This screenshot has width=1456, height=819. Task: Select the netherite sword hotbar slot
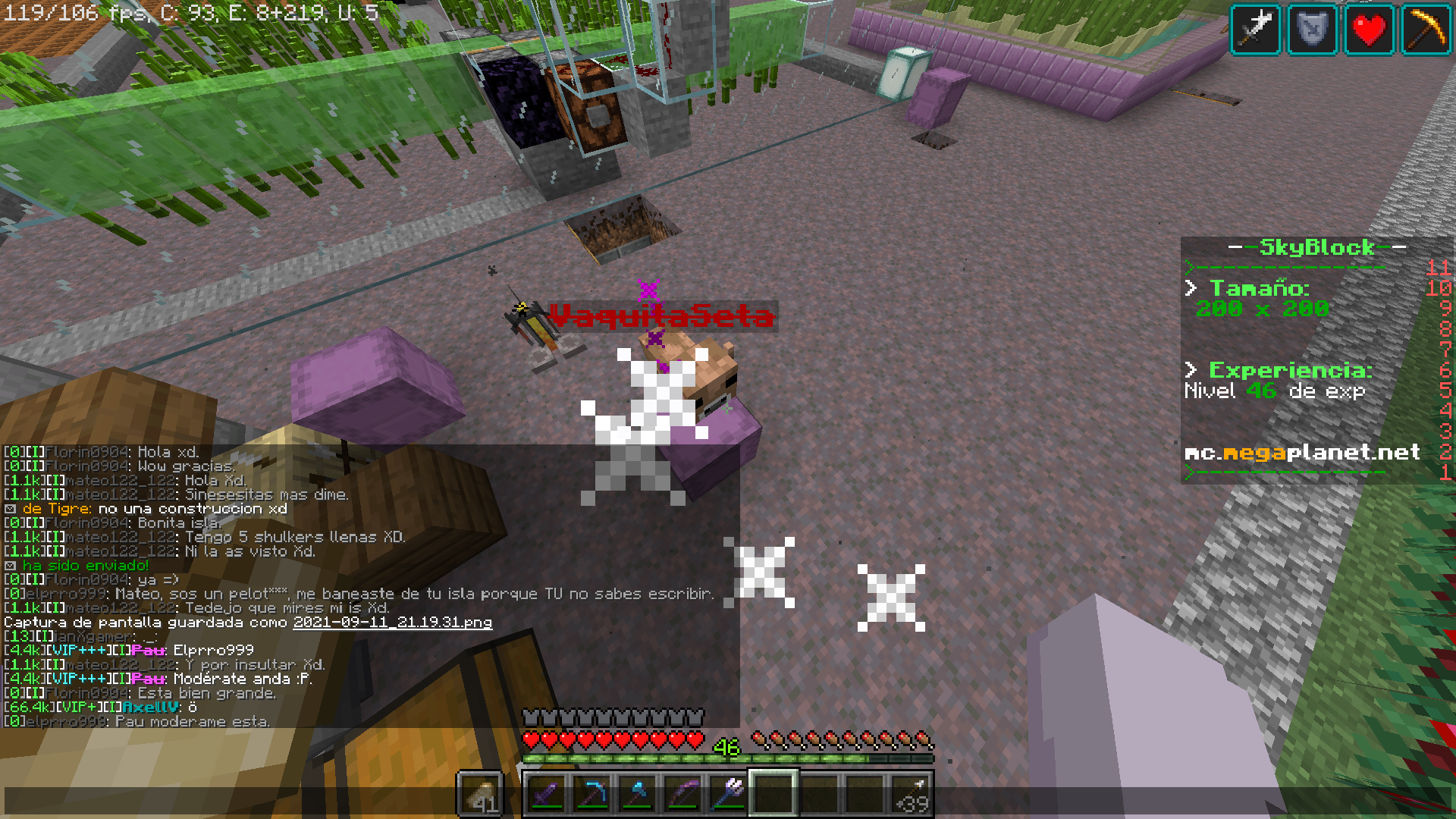546,794
